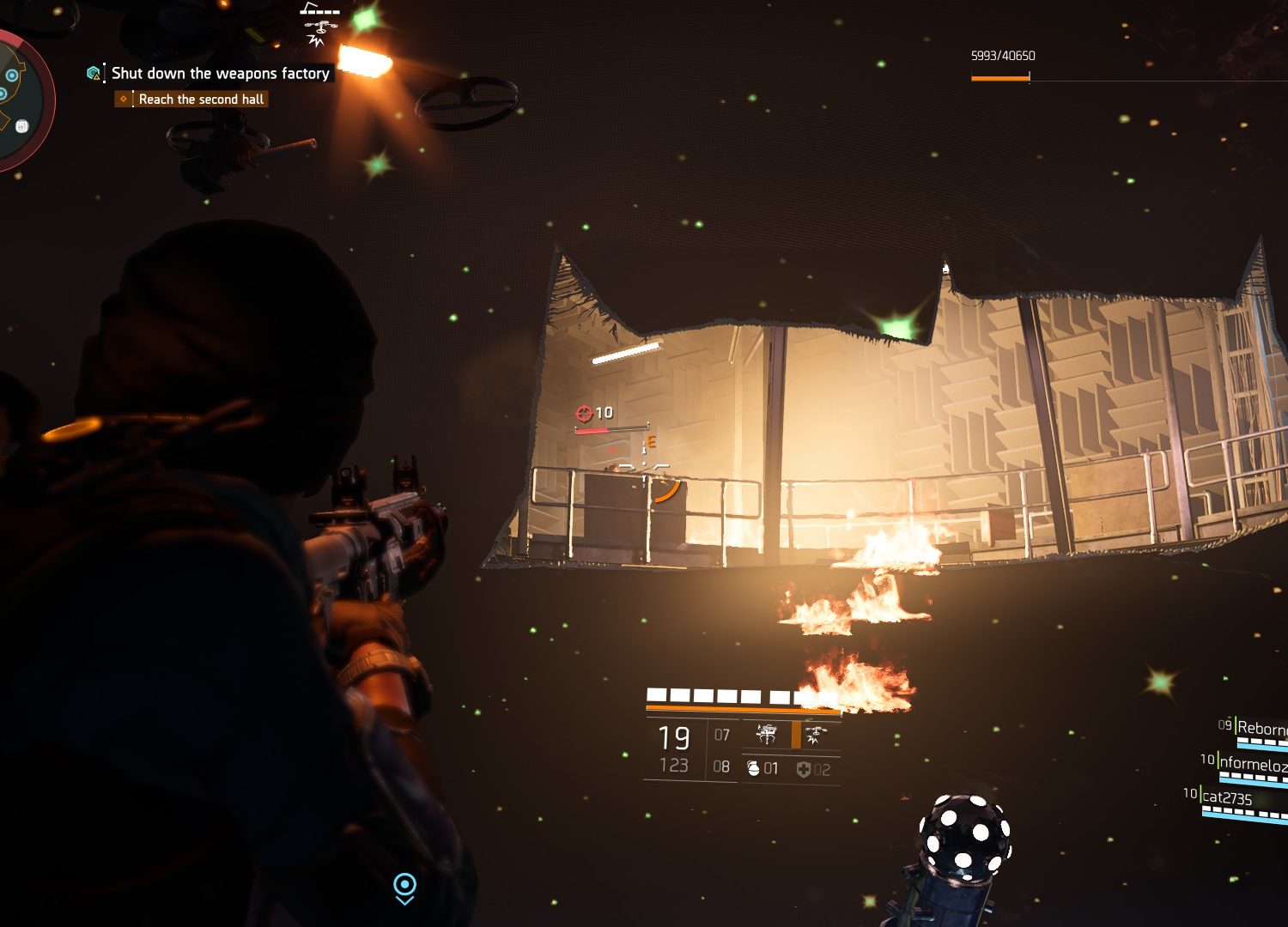This screenshot has width=1288, height=927.
Task: Select party member nformeloz in group list
Action: [1252, 763]
